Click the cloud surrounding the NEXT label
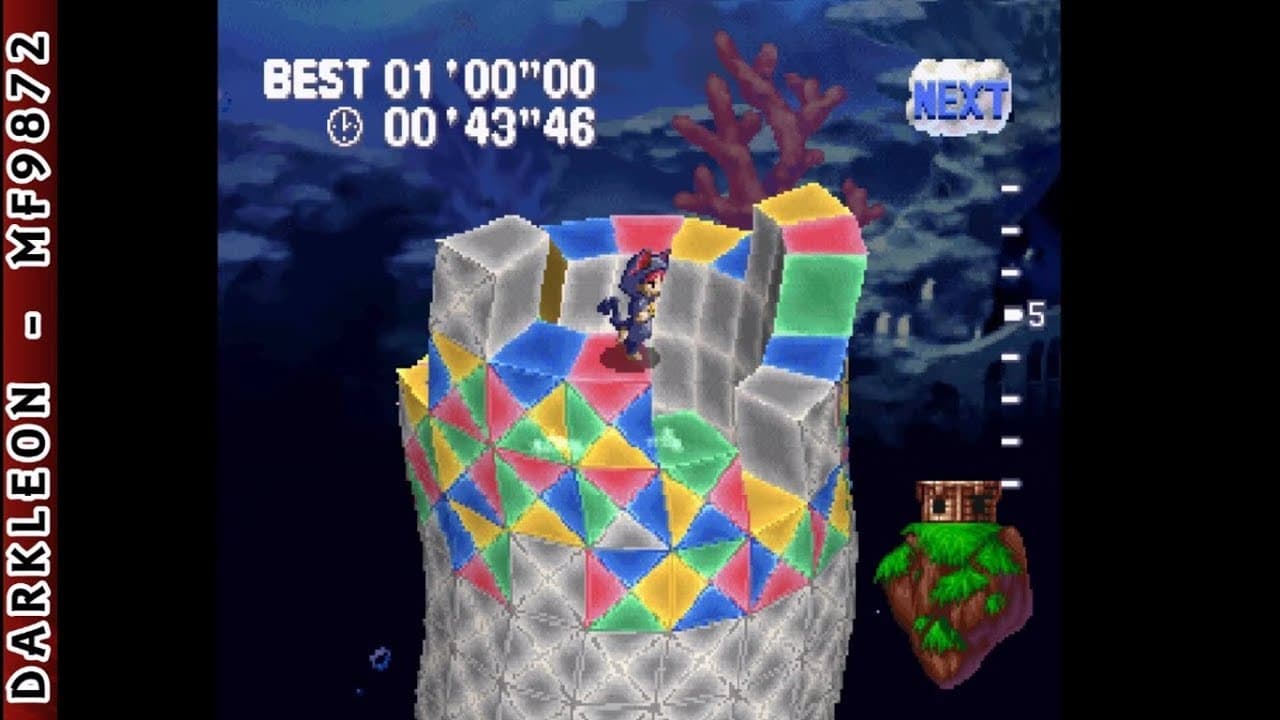The image size is (1280, 720). pos(965,95)
